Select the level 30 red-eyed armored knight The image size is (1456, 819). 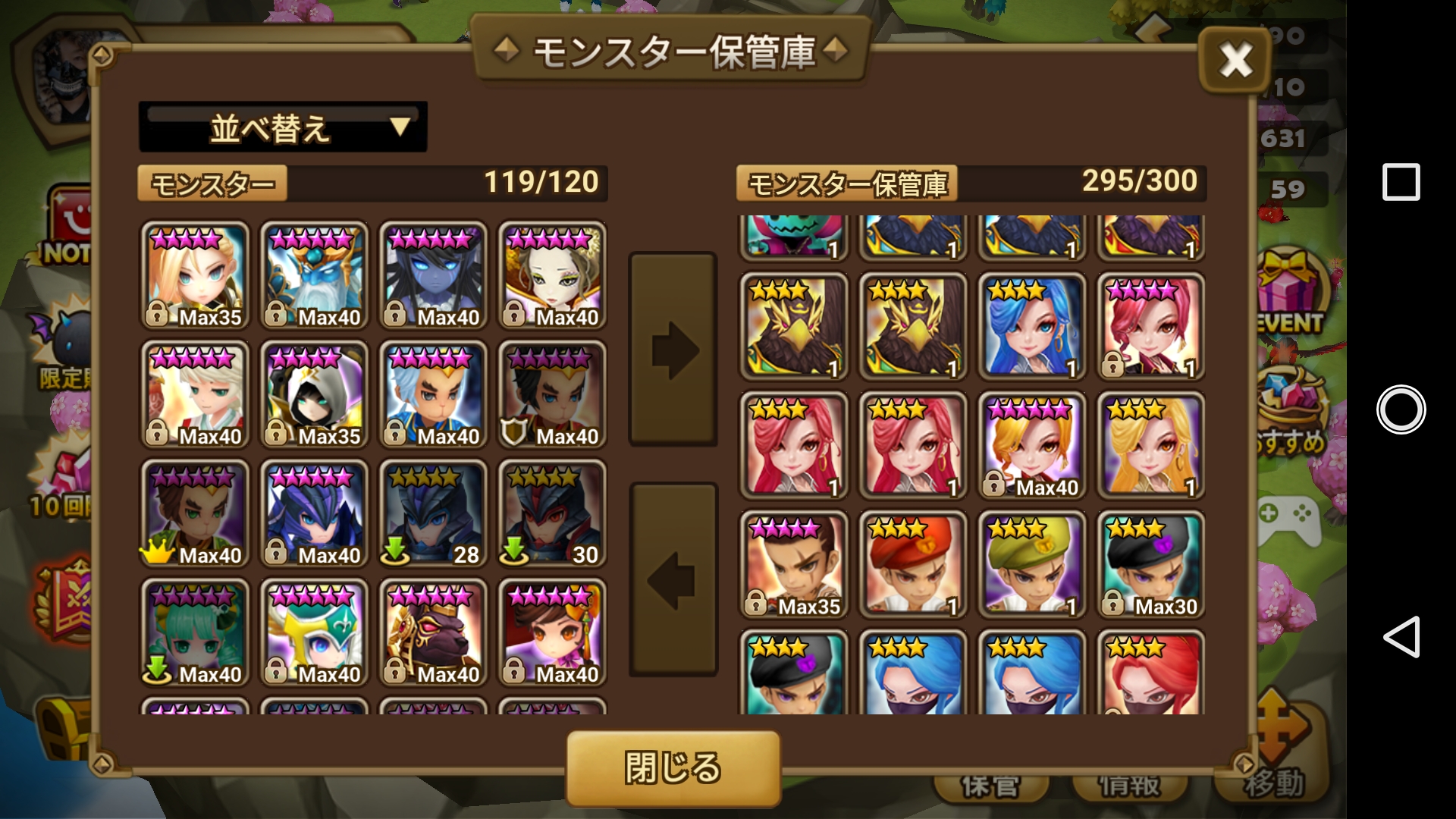click(552, 513)
